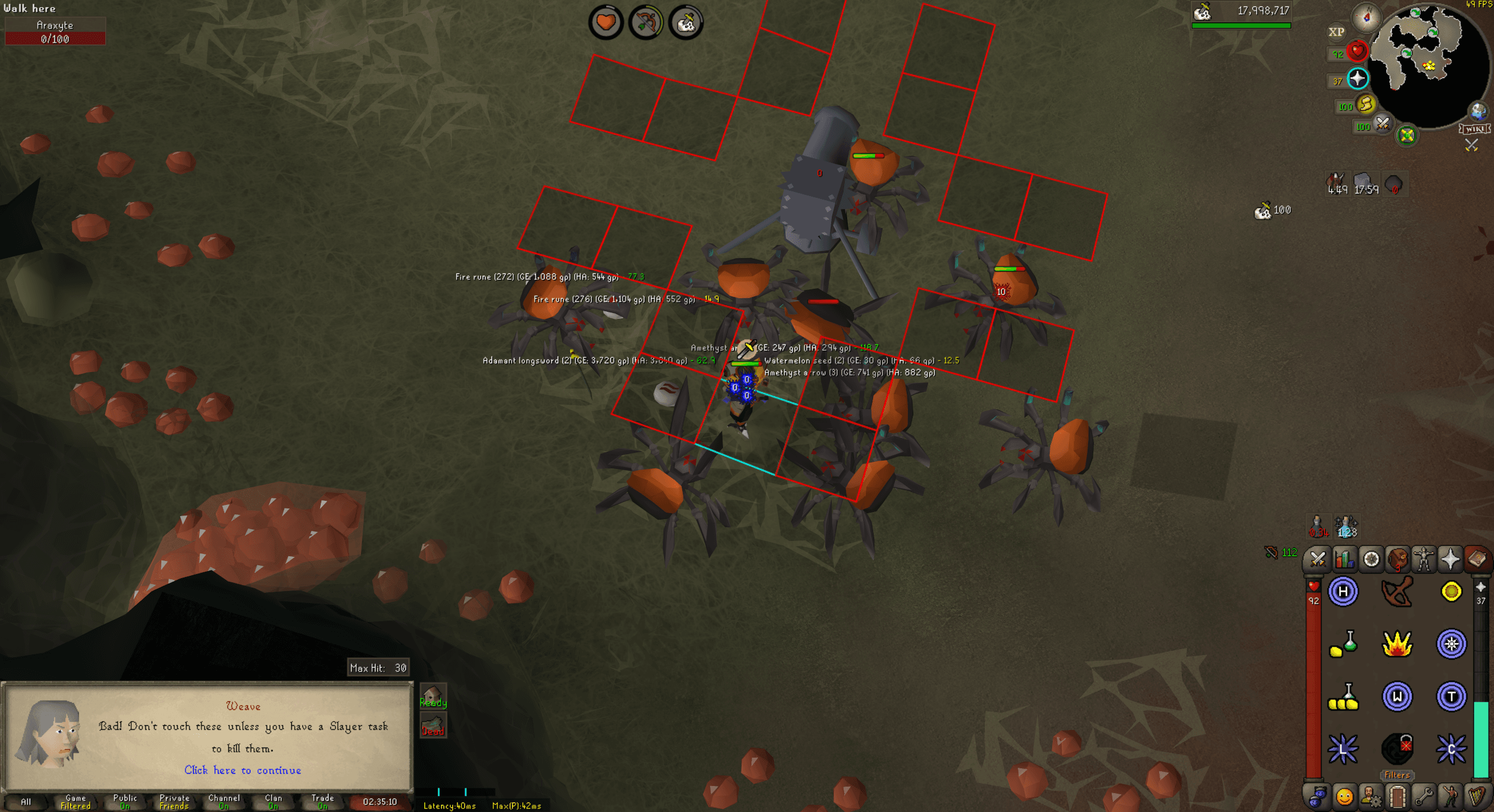Open the Emotes tab
Screen dimensions: 1494x812
pyautogui.click(x=1451, y=797)
